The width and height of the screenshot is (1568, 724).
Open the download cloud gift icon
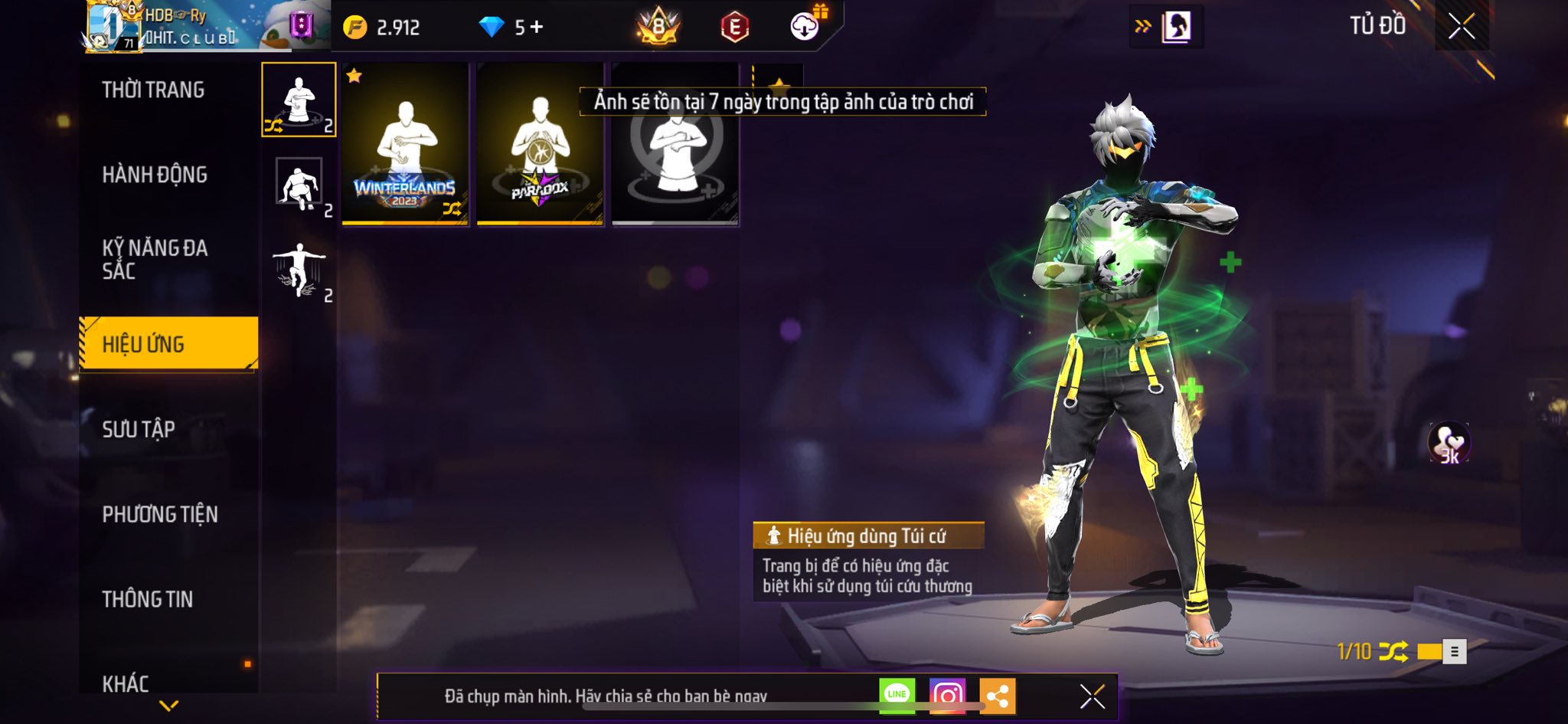[805, 27]
